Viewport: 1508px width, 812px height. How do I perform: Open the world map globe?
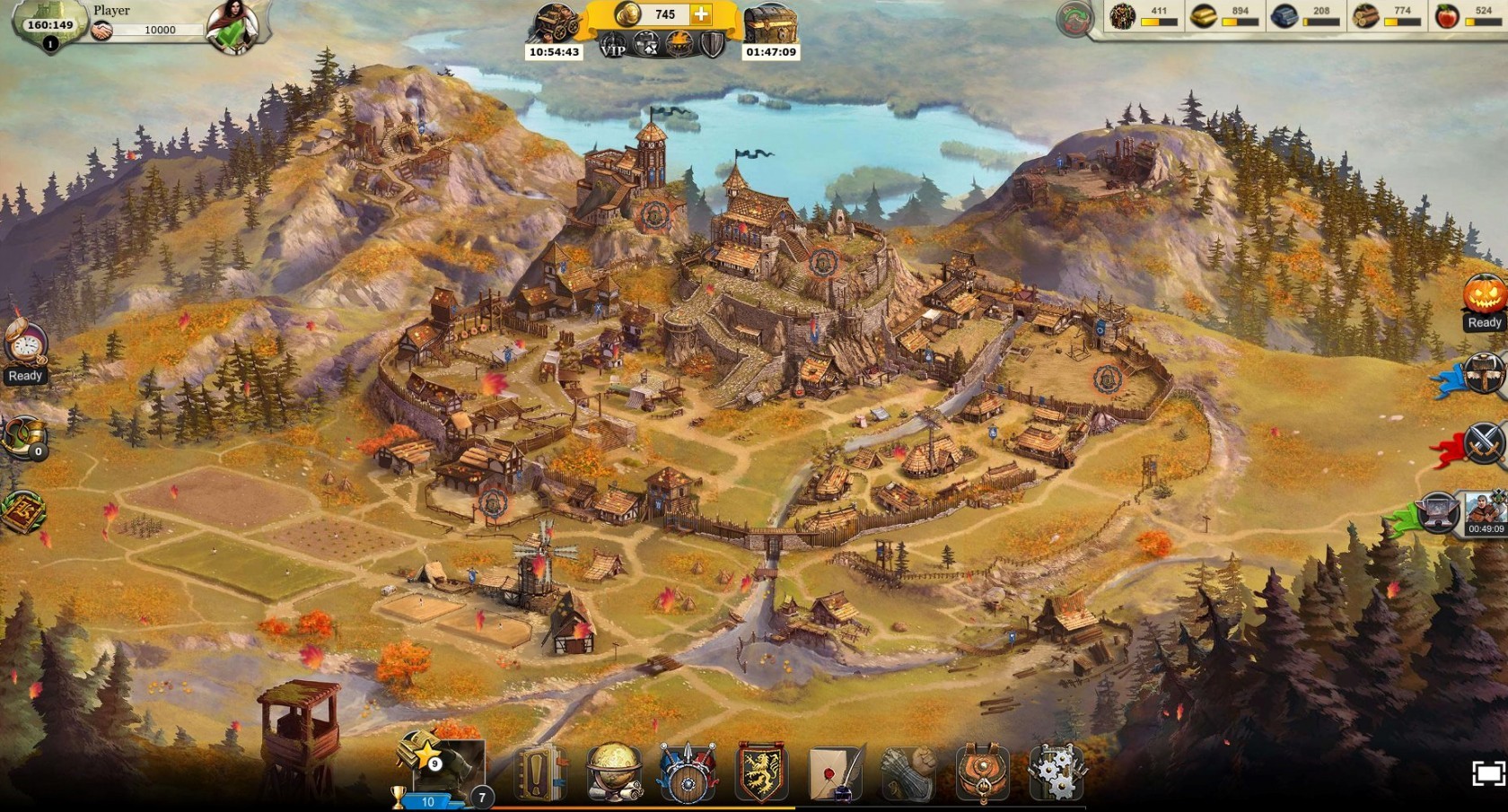click(x=614, y=773)
